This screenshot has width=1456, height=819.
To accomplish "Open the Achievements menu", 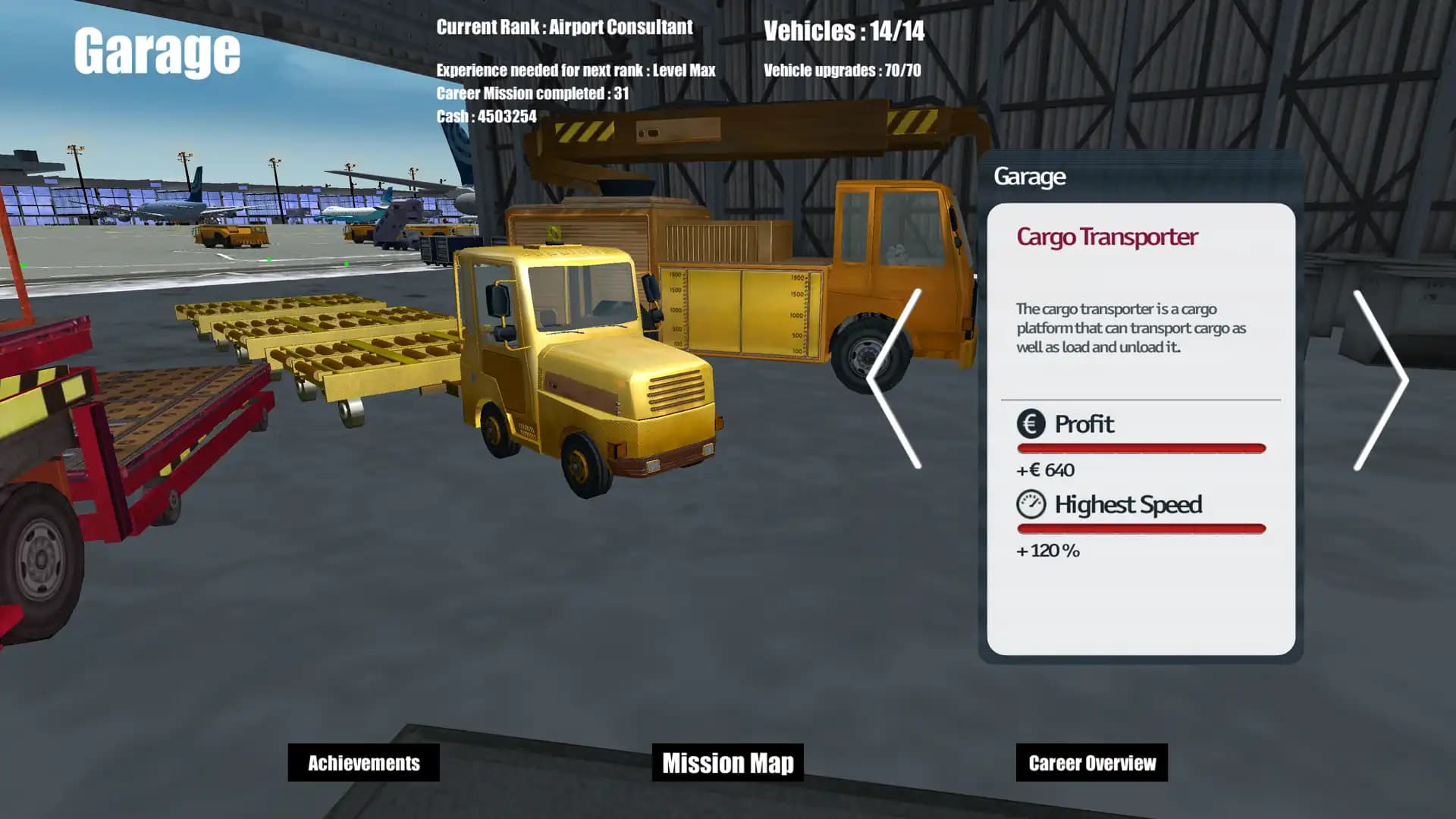I will click(x=363, y=763).
